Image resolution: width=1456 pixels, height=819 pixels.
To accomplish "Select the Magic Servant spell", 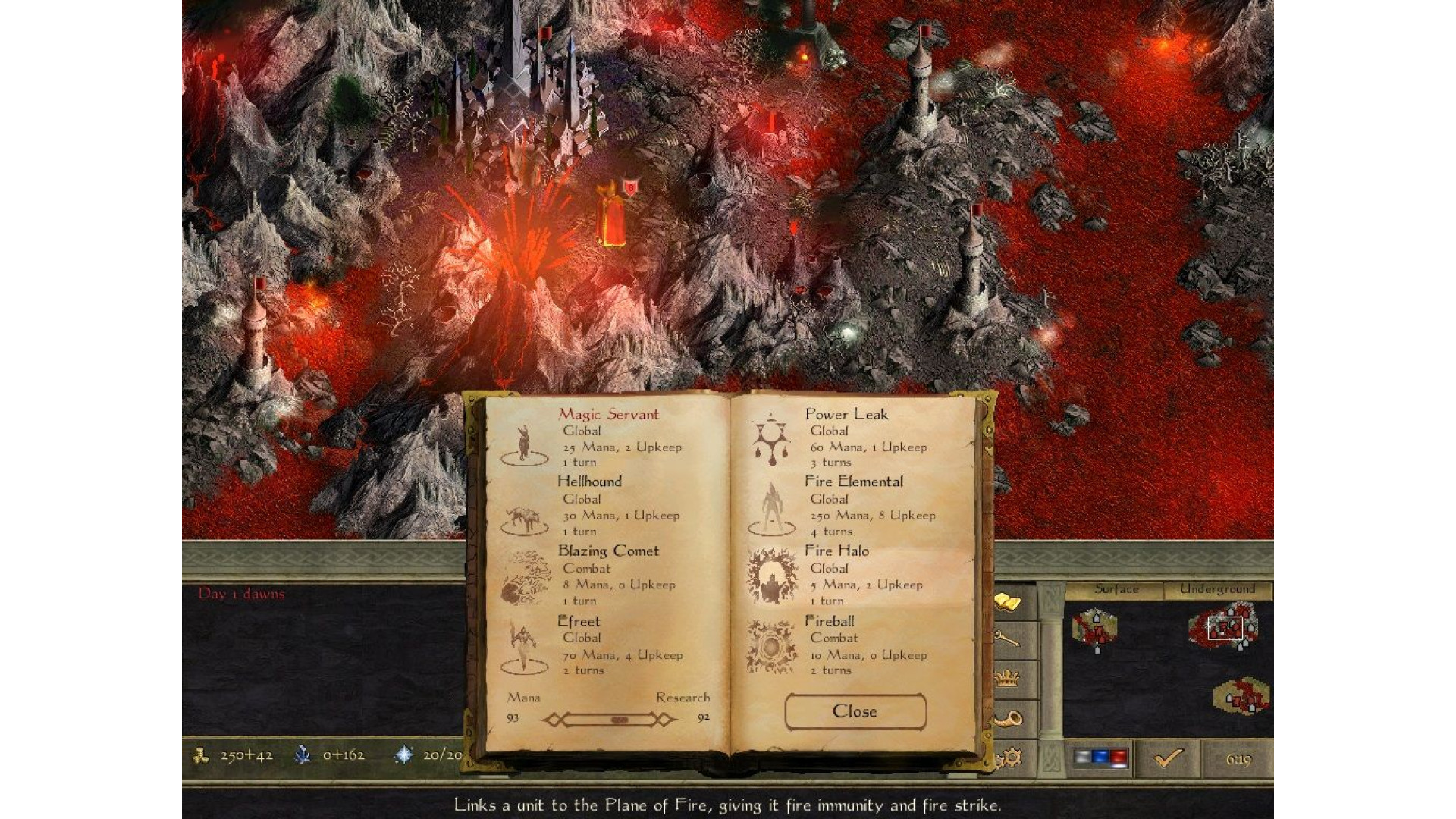I will (608, 414).
